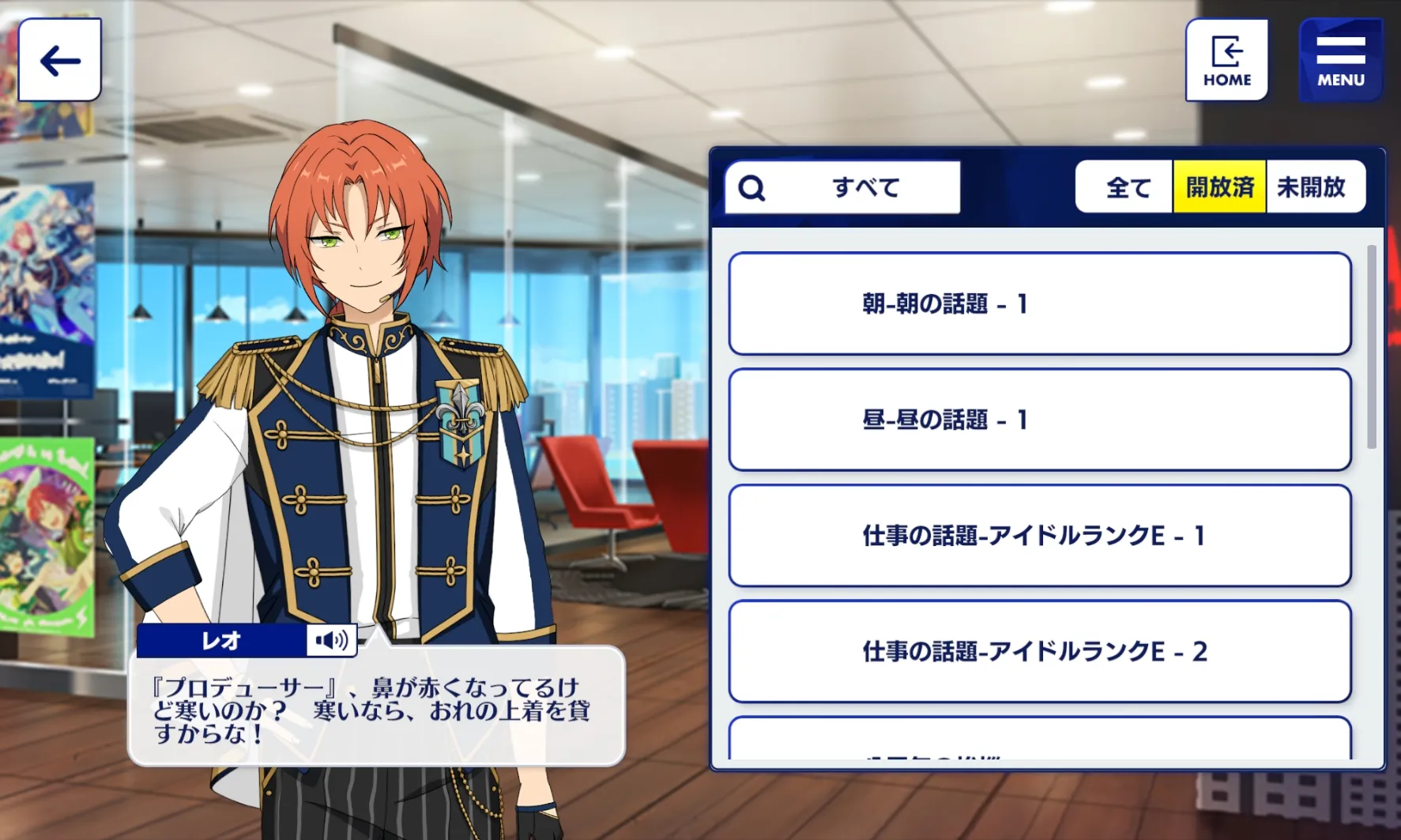Play 仕事の話題-アイドルランクE - 2
This screenshot has width=1401, height=840.
(1039, 651)
